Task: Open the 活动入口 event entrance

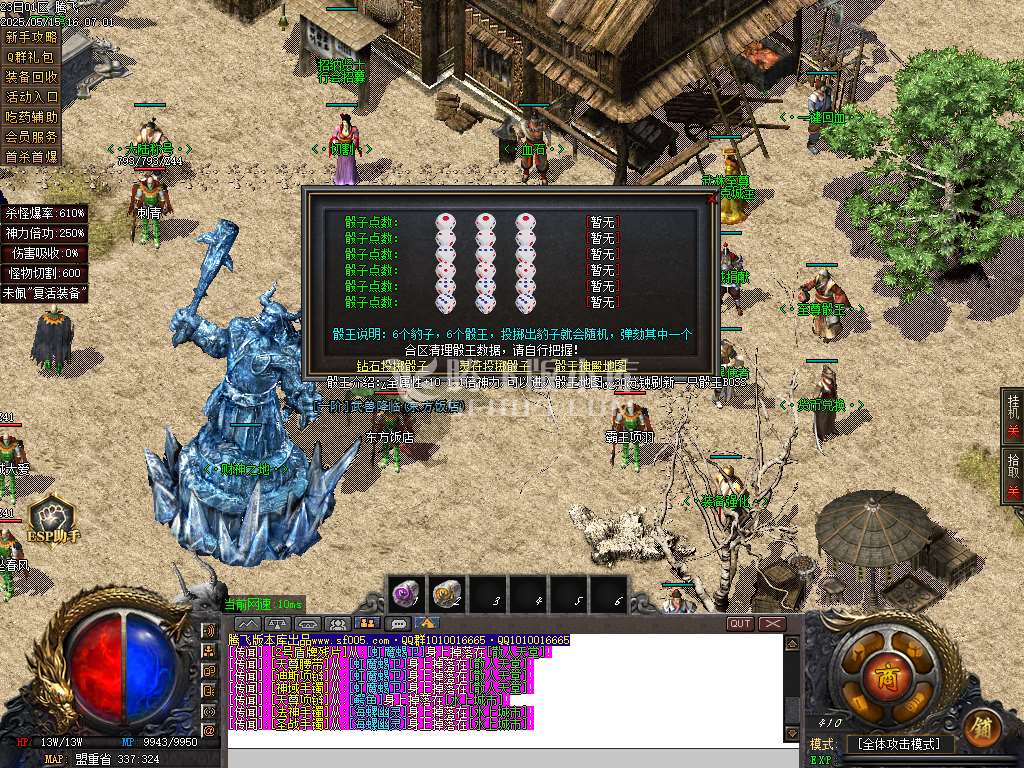Action: [x=31, y=97]
